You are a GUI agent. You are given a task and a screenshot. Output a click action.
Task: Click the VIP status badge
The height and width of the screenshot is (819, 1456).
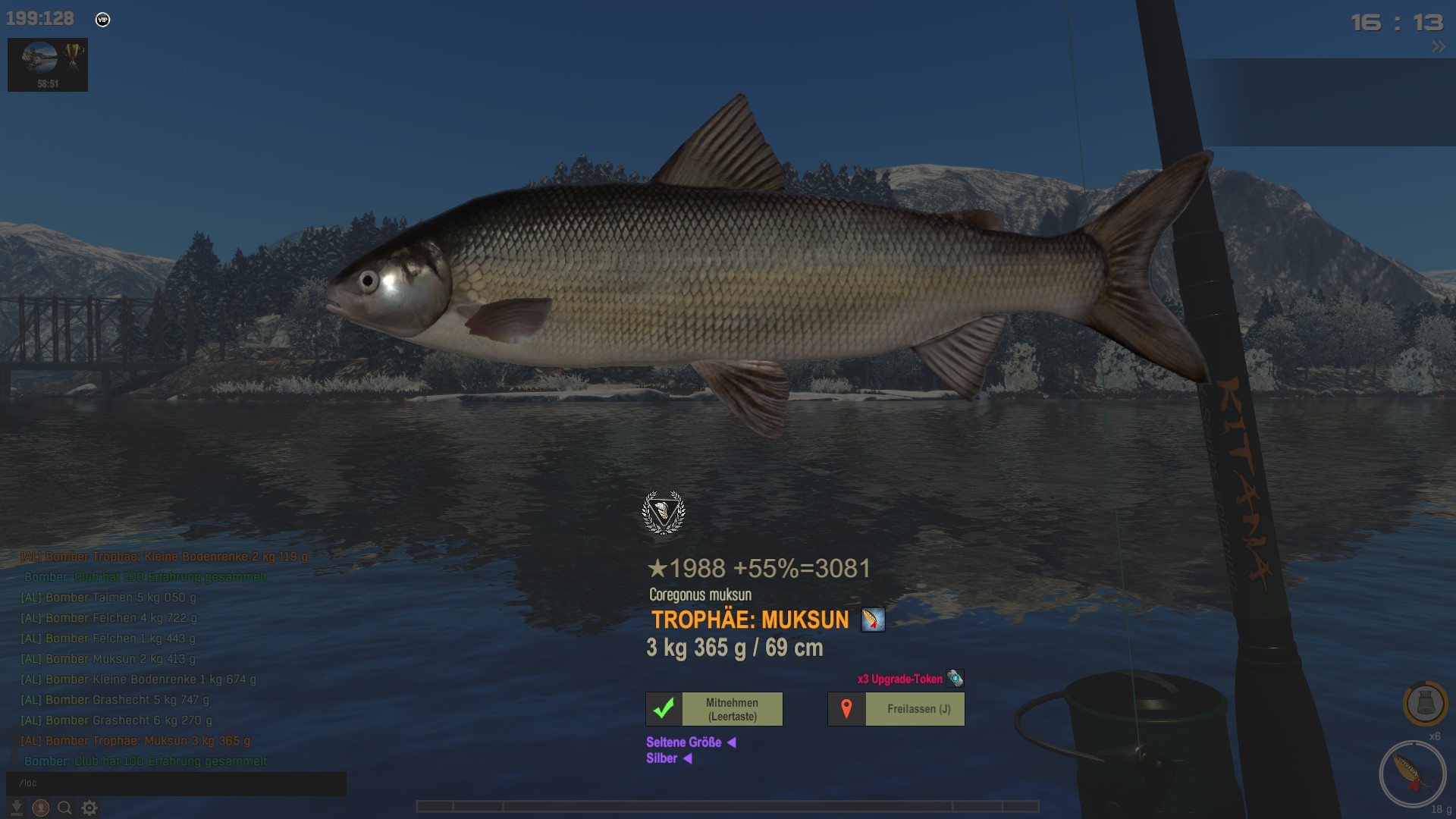pos(103,20)
